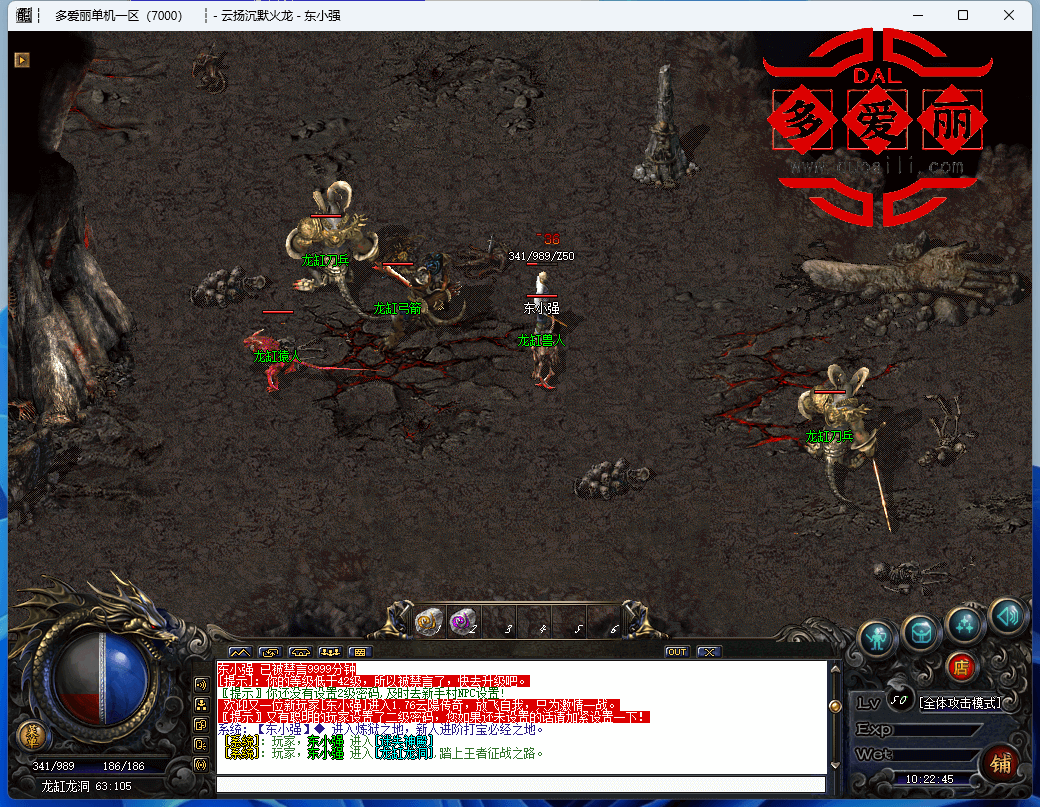Open the group members button above chat
This screenshot has height=807, width=1040.
[x=330, y=653]
